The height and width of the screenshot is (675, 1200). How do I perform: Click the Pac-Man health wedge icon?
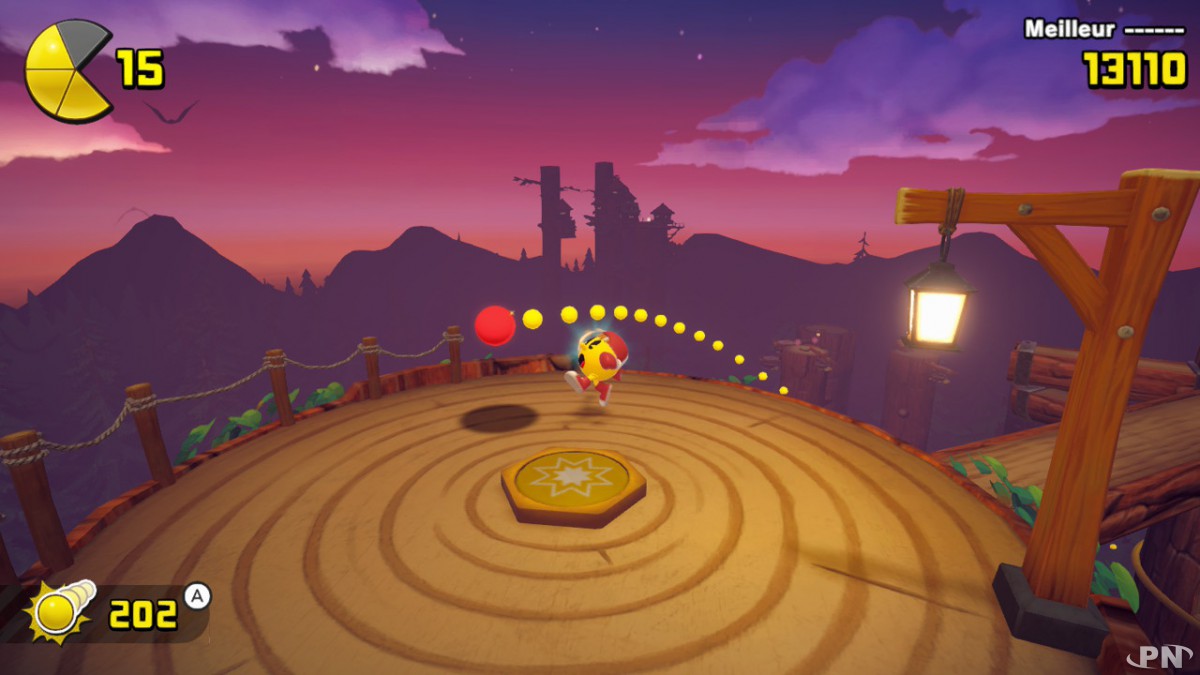coord(65,71)
